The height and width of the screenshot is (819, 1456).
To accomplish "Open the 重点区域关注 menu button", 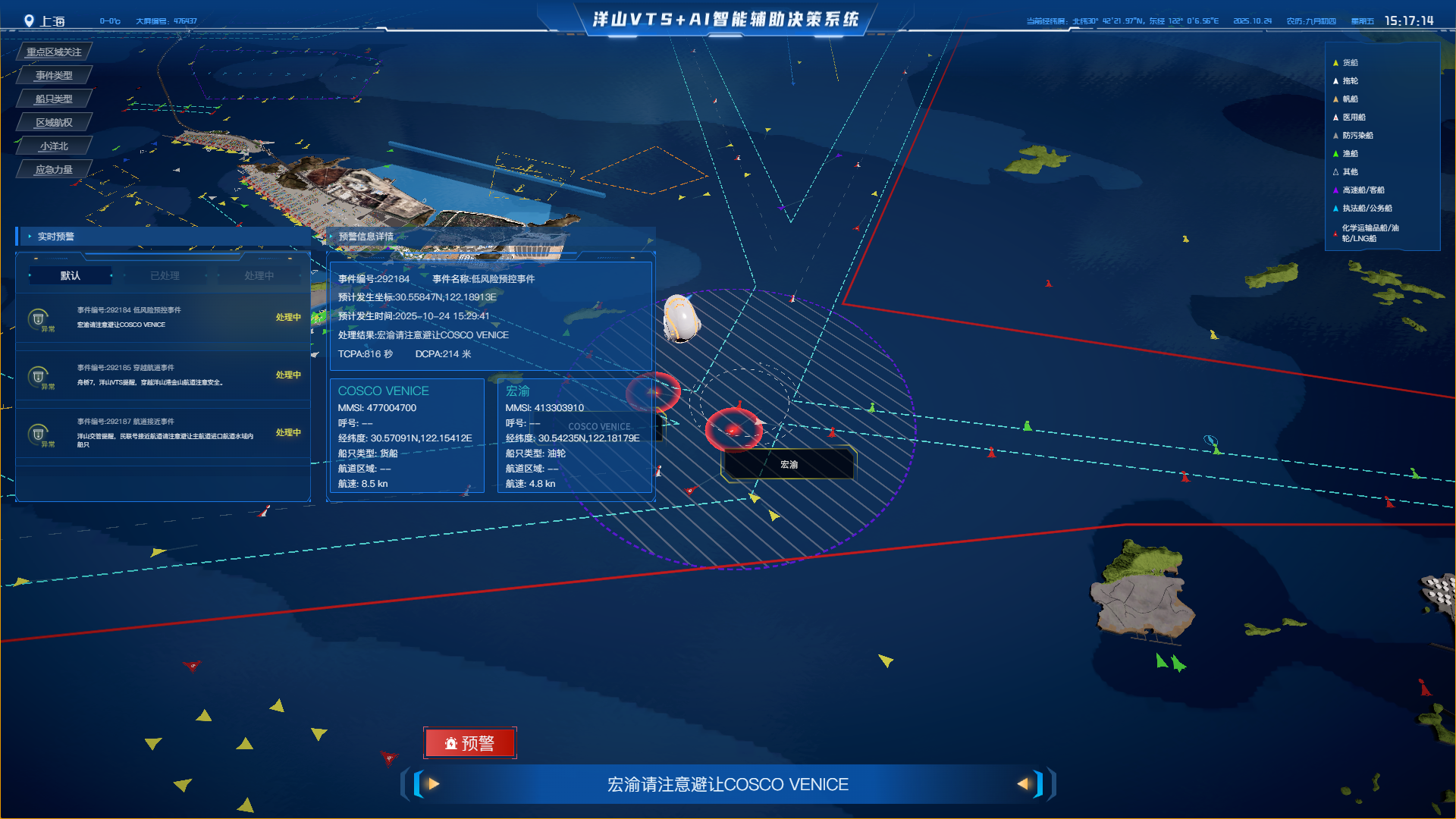I will [x=54, y=52].
